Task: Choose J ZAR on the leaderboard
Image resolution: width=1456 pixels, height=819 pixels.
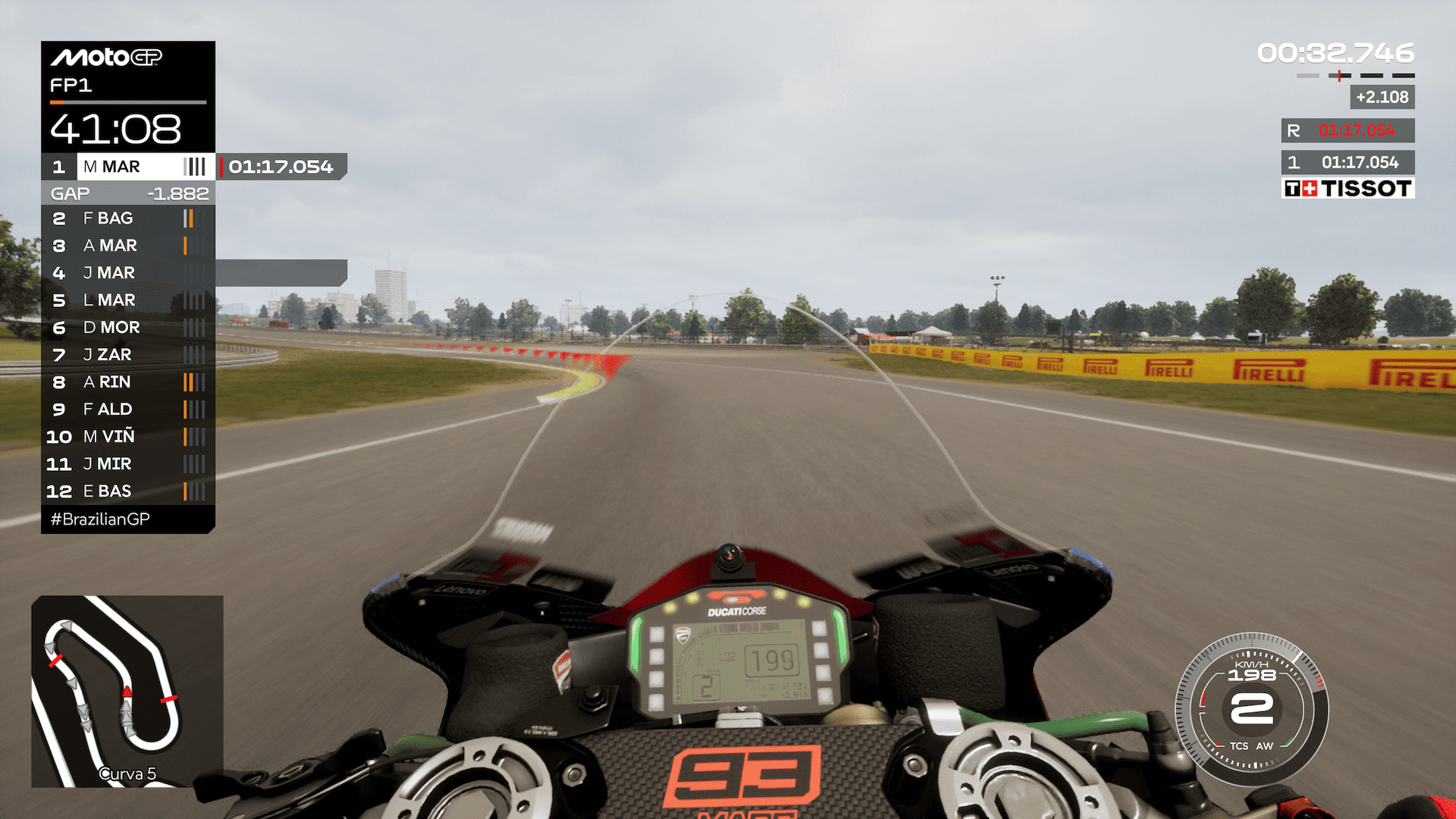Action: point(127,355)
